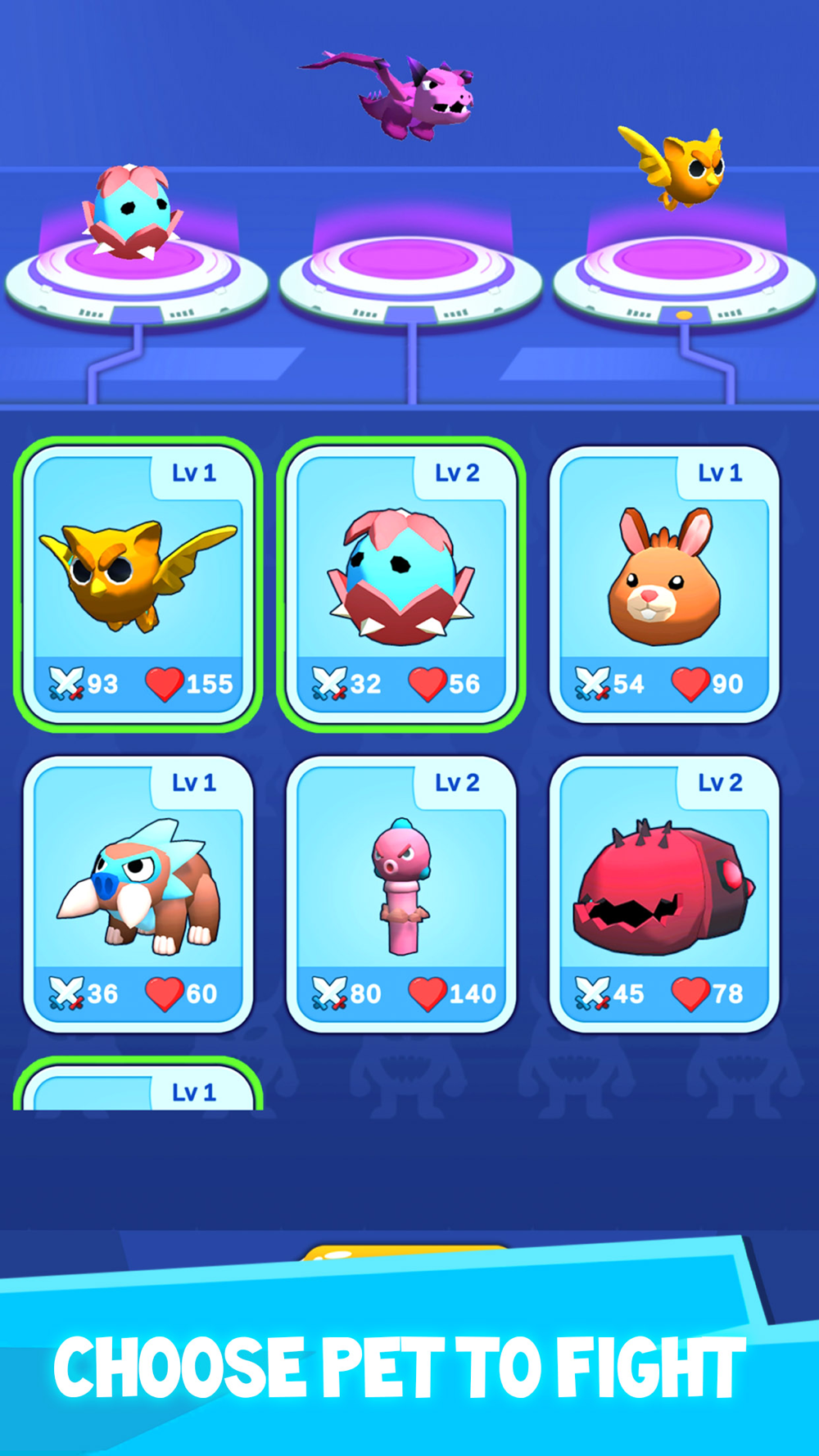Pick the red spiked monster card
The width and height of the screenshot is (819, 1456).
click(664, 893)
